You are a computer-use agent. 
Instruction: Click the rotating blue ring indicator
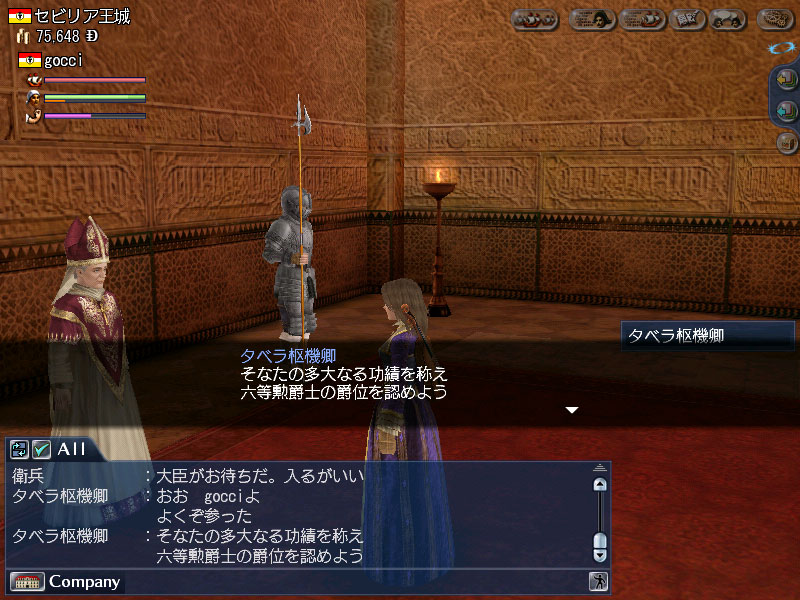pos(782,48)
